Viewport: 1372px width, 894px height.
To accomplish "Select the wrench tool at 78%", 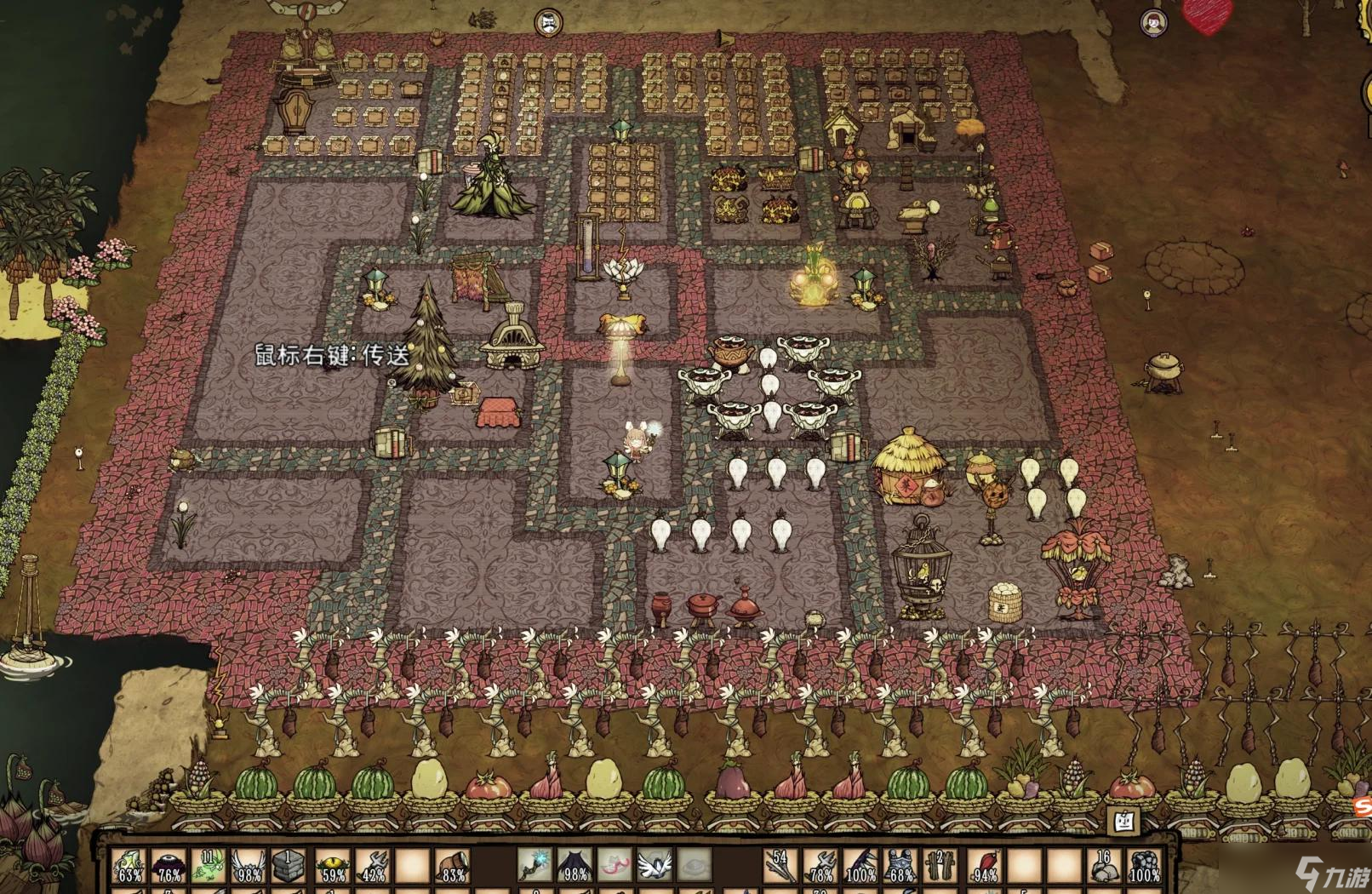I will pyautogui.click(x=820, y=866).
